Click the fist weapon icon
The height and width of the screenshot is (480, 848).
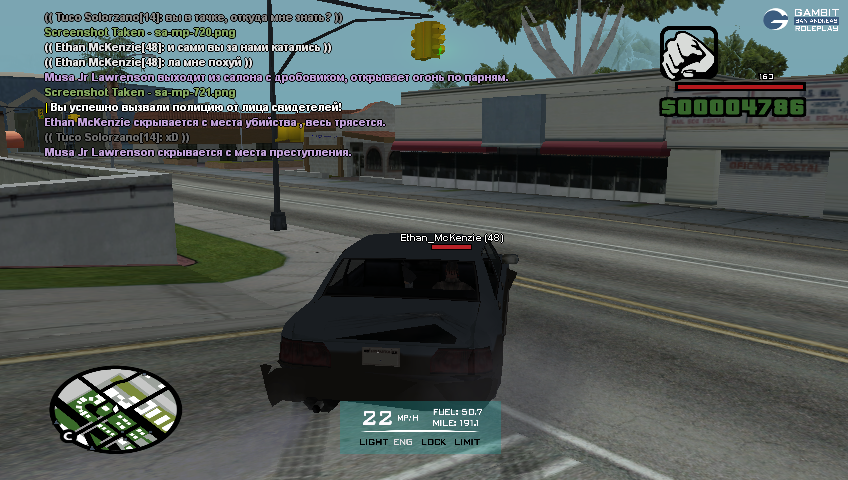(x=689, y=54)
